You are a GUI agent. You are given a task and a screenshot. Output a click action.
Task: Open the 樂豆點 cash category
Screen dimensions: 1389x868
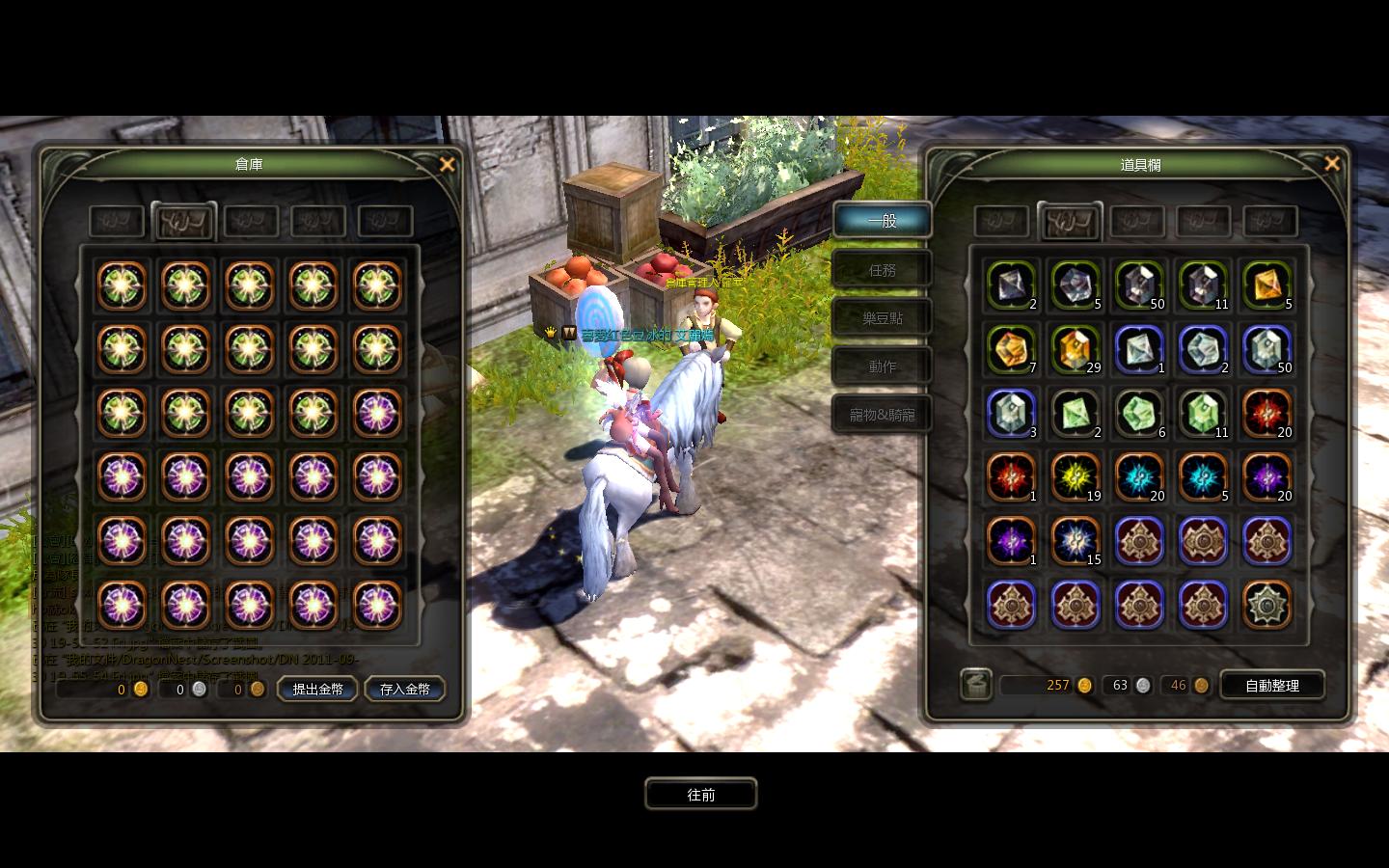click(882, 318)
